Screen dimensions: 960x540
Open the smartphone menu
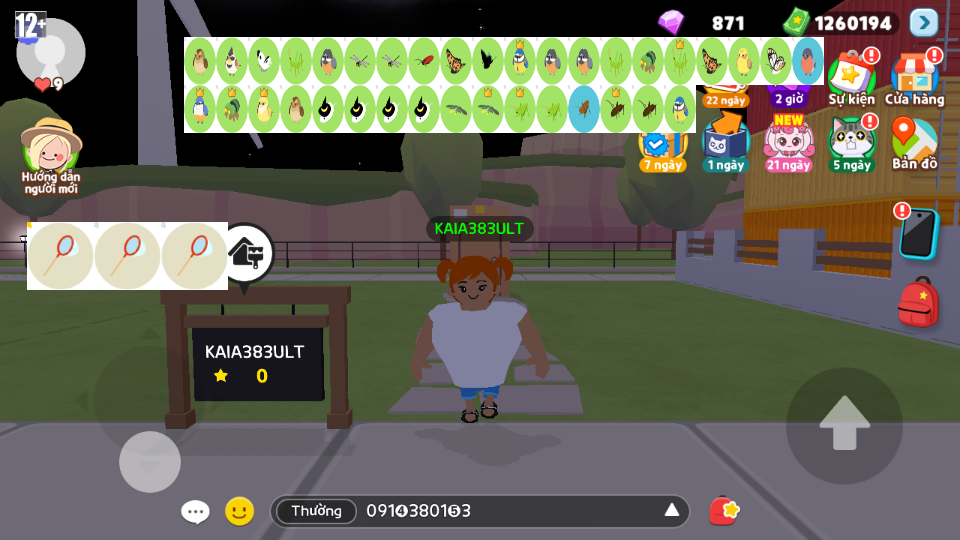coord(918,233)
